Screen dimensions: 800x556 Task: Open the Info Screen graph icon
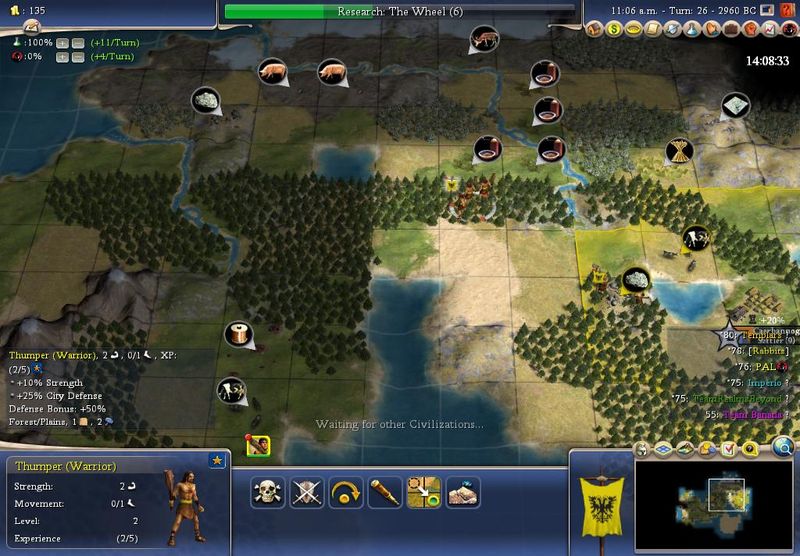coord(769,30)
